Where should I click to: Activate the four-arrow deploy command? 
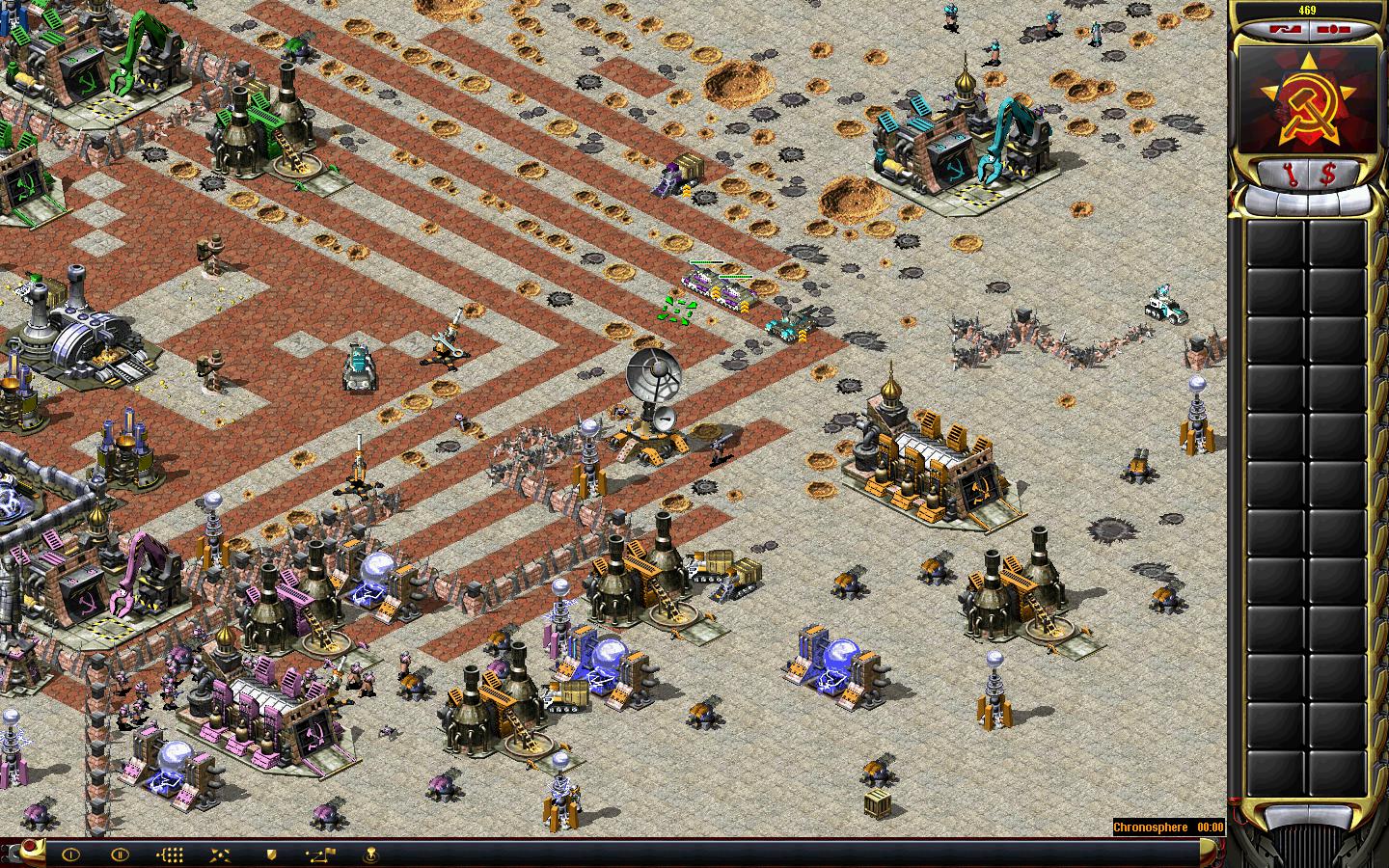220,854
